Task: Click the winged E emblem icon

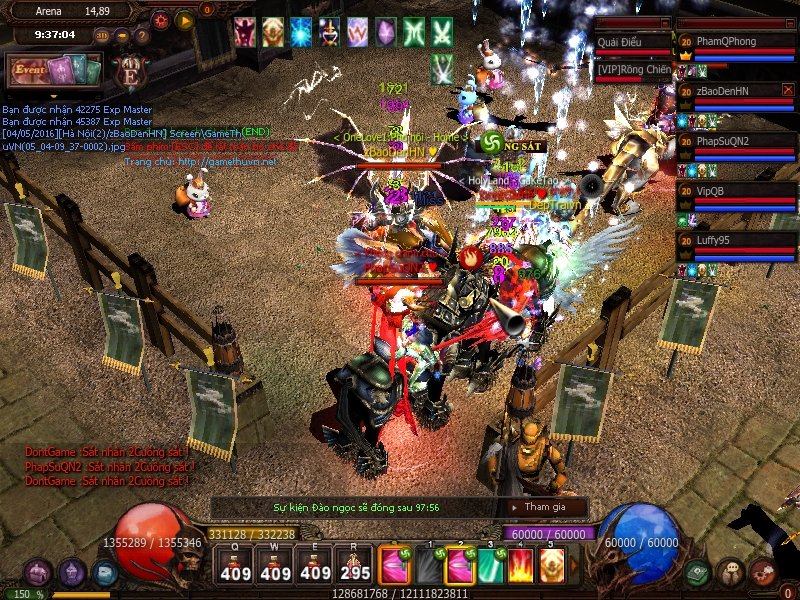Action: click(x=129, y=72)
